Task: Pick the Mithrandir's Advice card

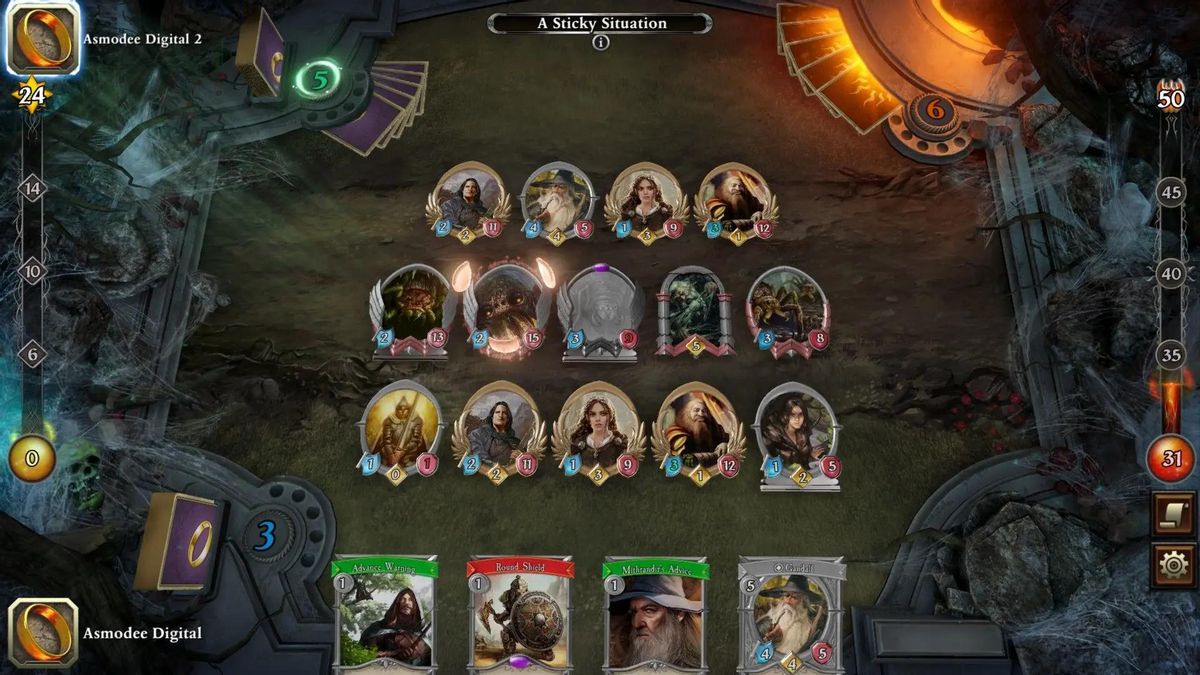Action: [x=655, y=615]
